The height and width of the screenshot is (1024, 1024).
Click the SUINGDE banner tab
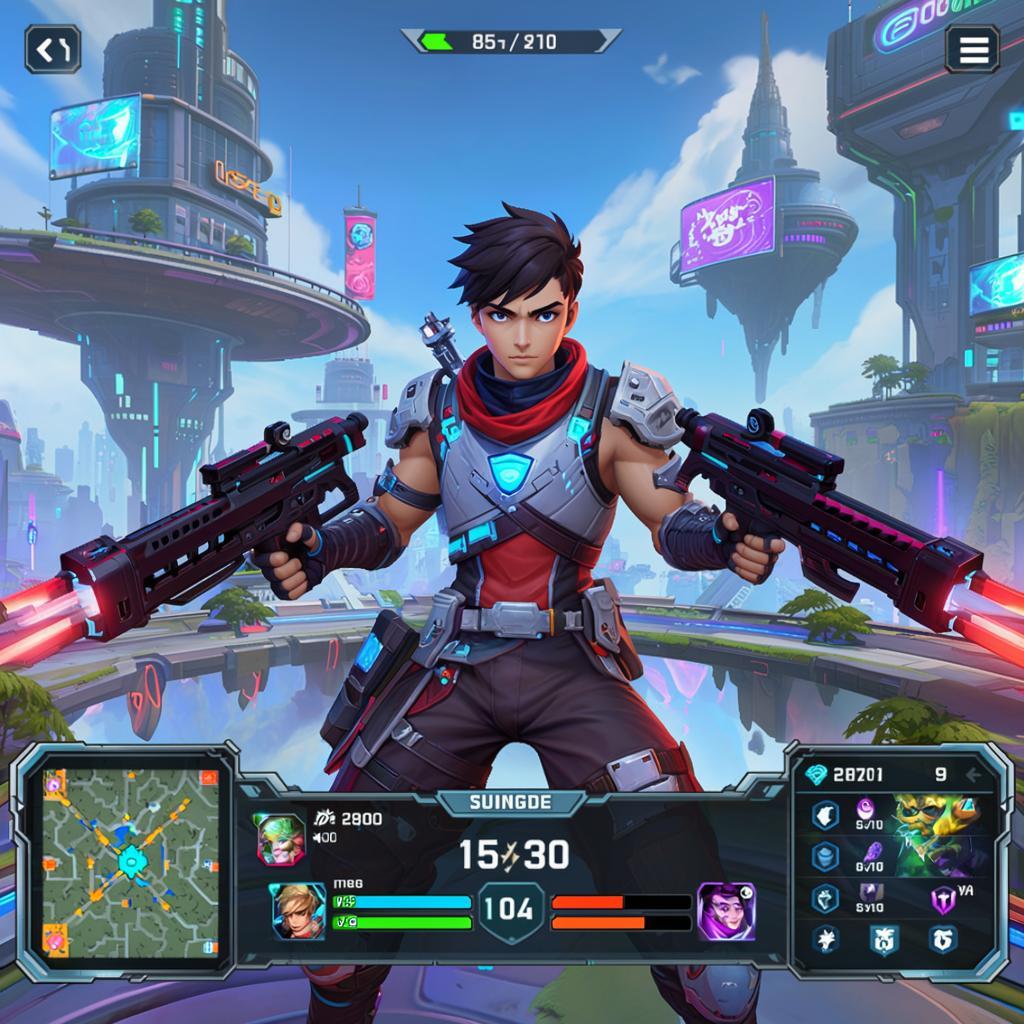click(x=511, y=802)
